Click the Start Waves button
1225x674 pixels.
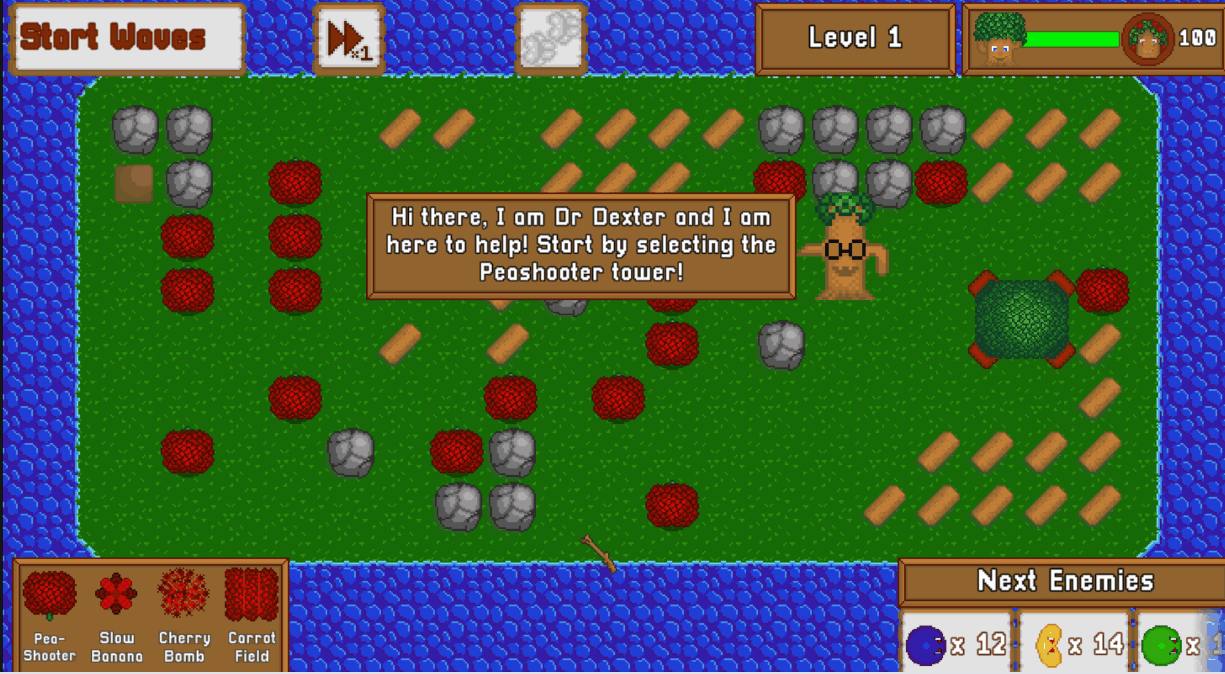[127, 38]
